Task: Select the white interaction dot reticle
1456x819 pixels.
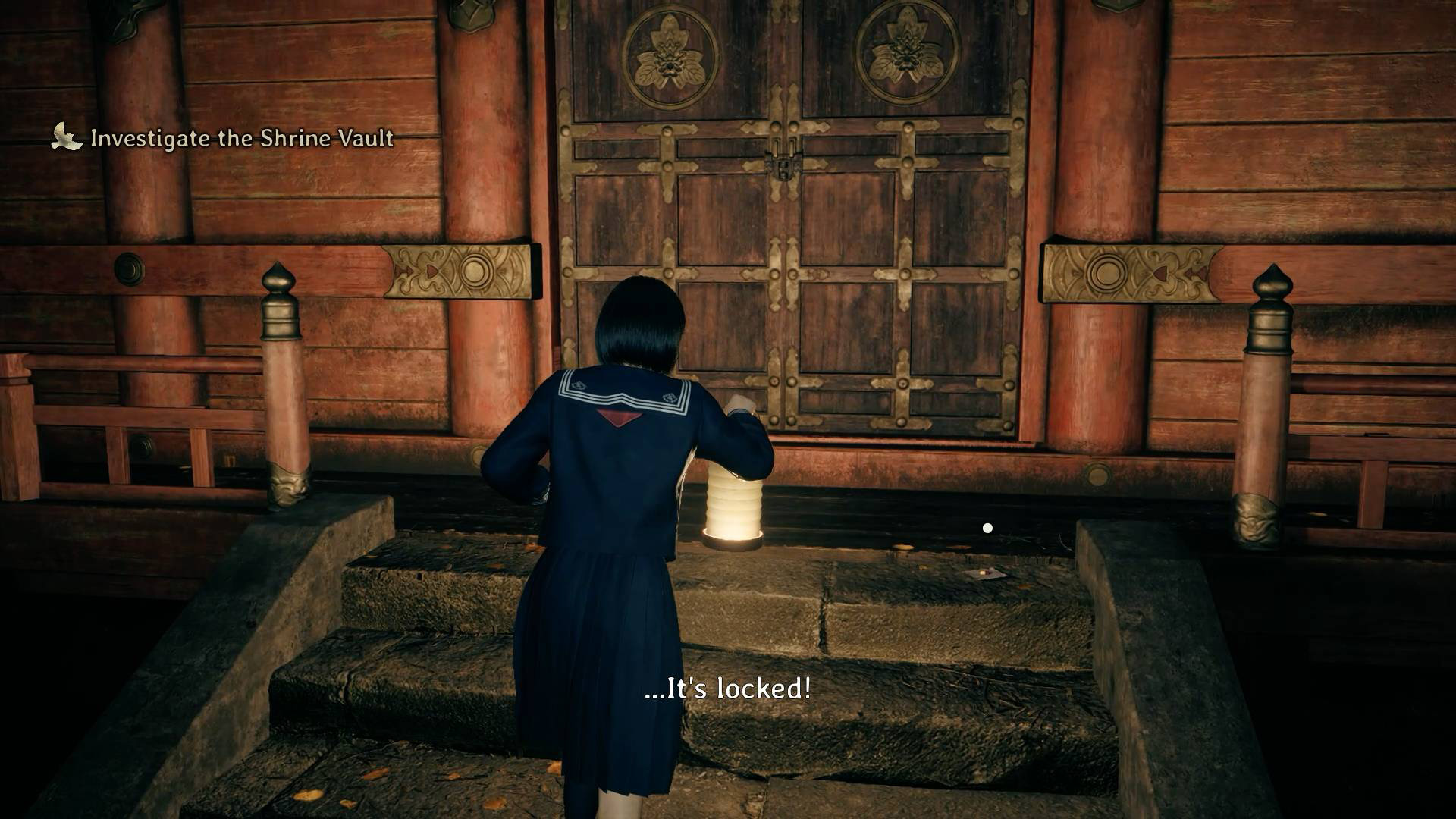Action: point(988,528)
